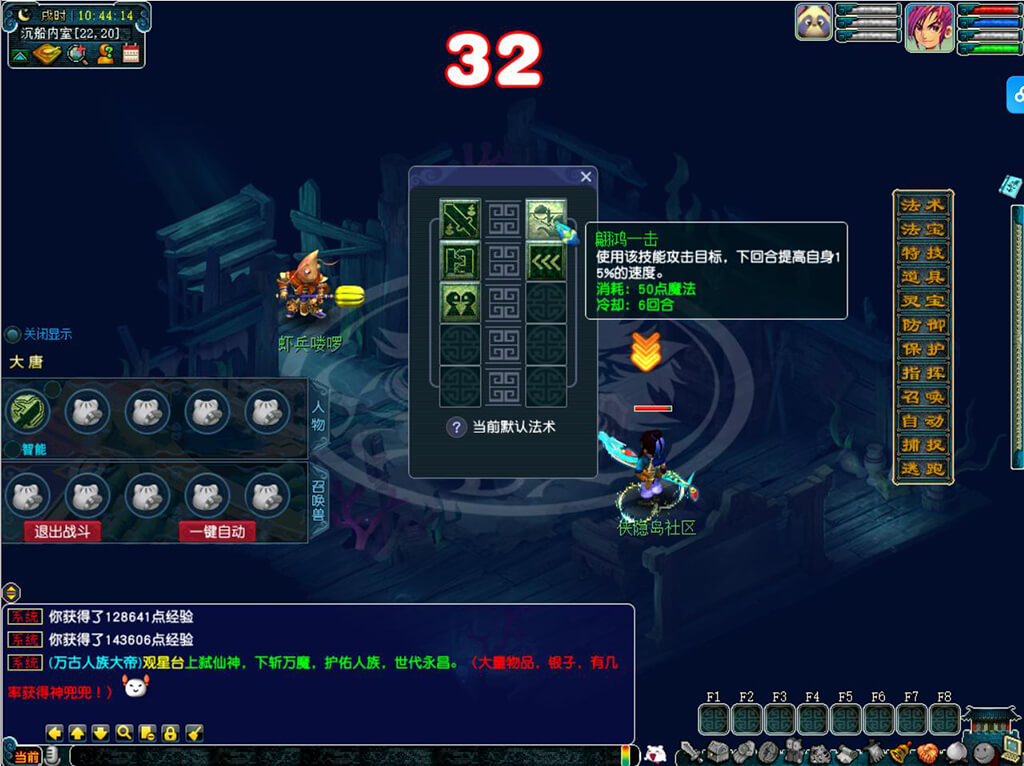
Task: Toggle the 关闭显示 hide display option
Action: click(x=13, y=335)
